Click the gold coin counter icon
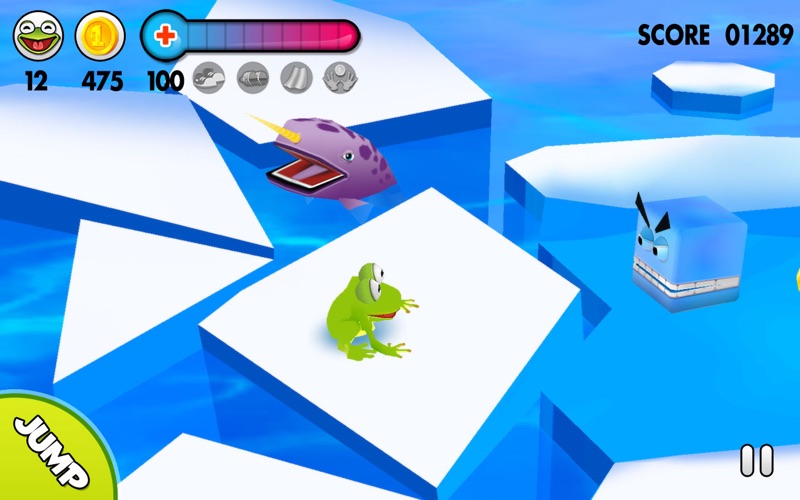The height and width of the screenshot is (500, 800). pos(98,37)
